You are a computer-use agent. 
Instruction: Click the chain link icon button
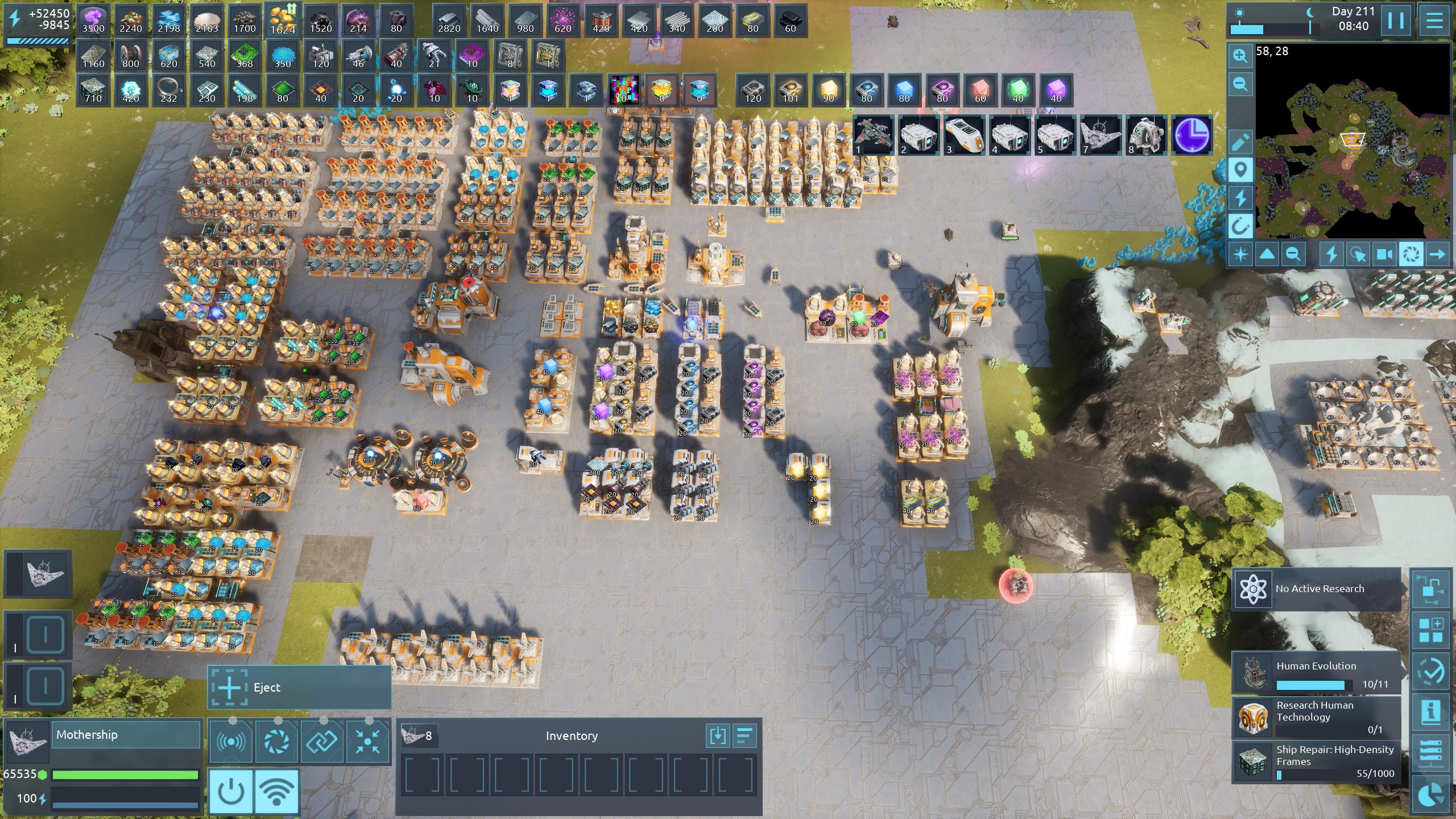click(322, 741)
